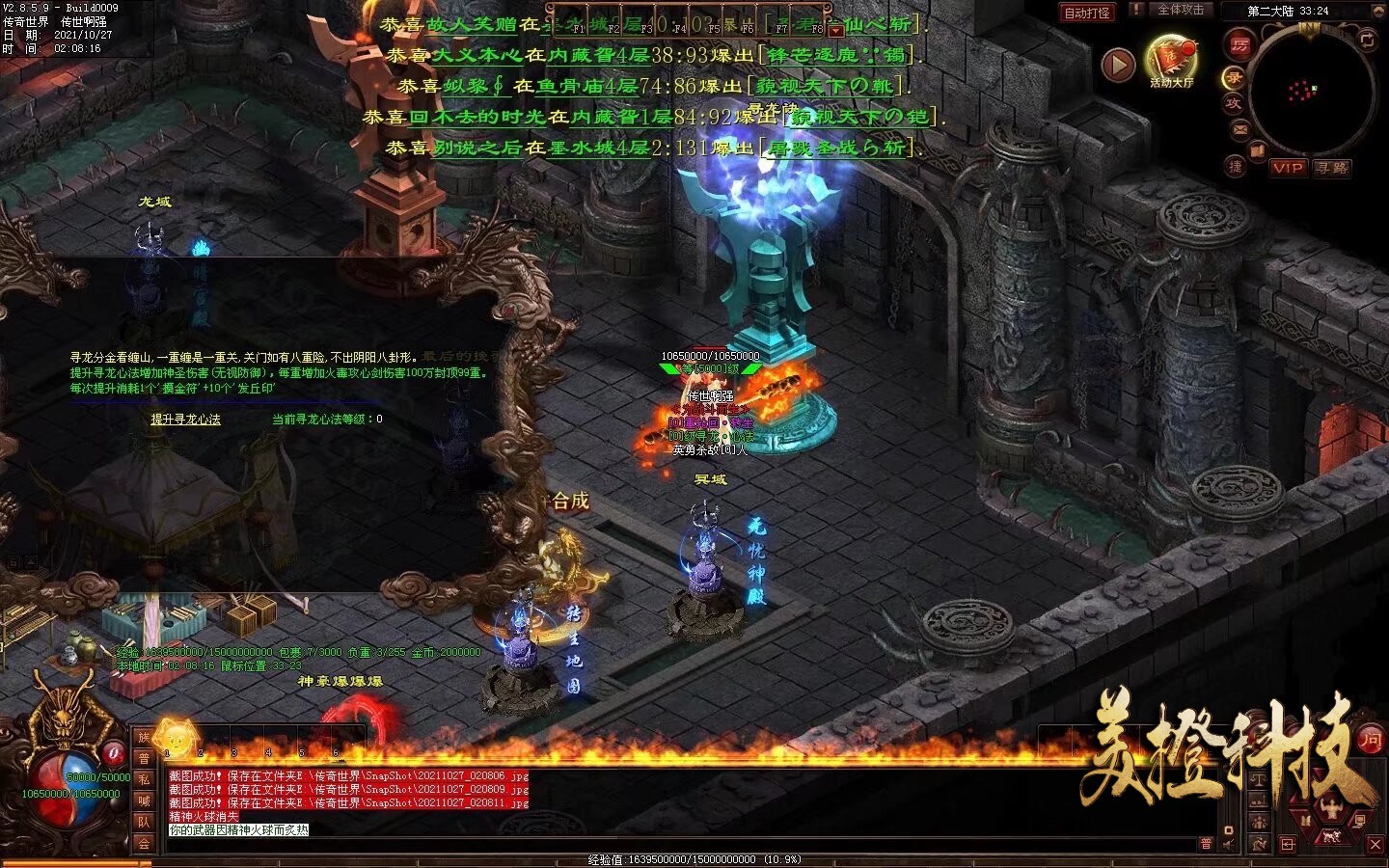The height and width of the screenshot is (868, 1389).
Task: Click the round play arrow button
Action: pyautogui.click(x=1118, y=65)
